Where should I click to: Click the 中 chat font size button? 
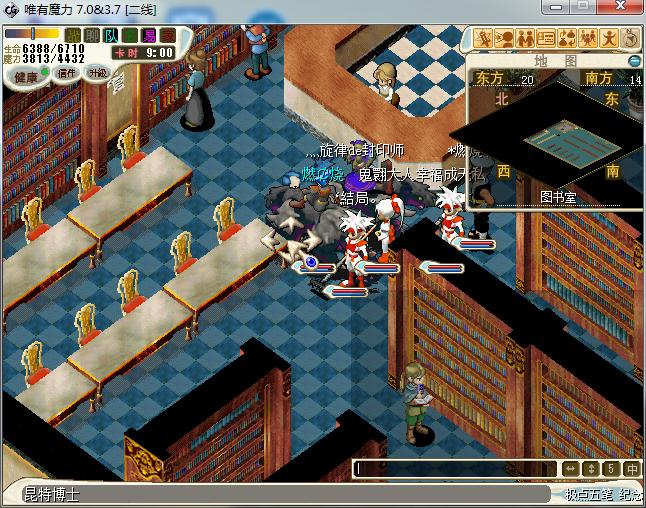pyautogui.click(x=632, y=468)
